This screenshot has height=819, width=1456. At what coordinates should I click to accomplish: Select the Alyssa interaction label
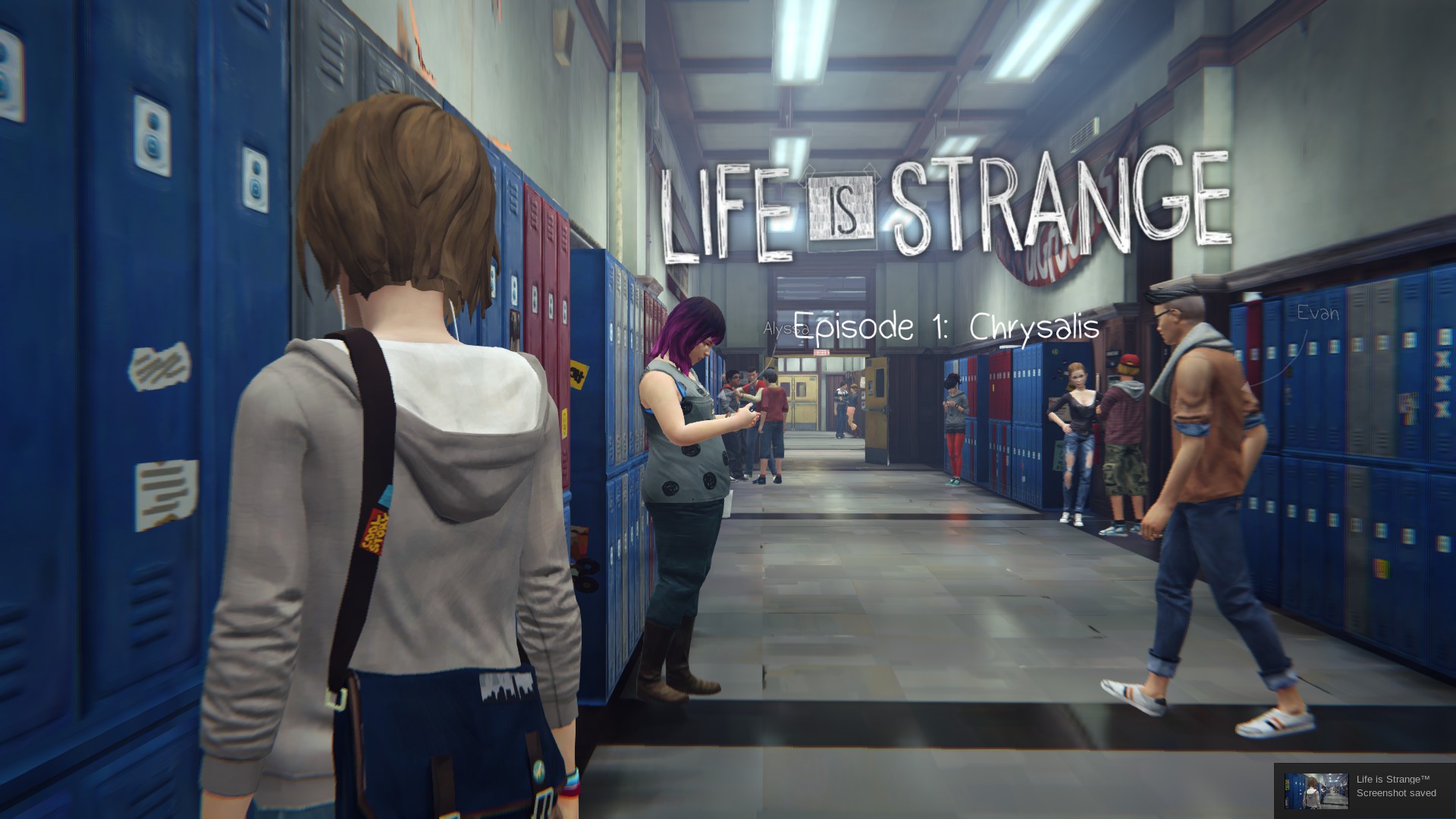pyautogui.click(x=780, y=328)
